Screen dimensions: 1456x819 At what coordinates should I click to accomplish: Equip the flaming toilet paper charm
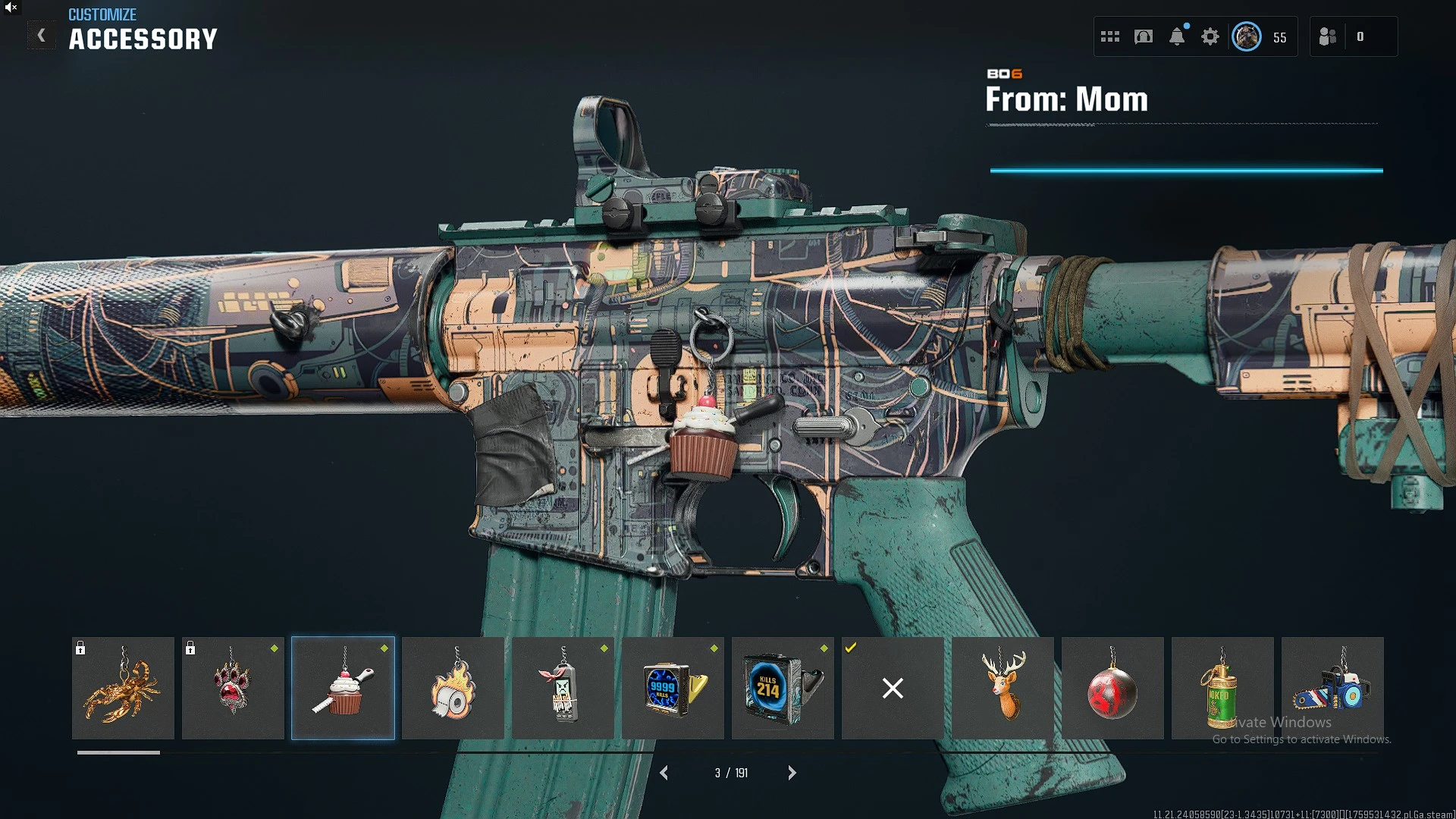[453, 688]
